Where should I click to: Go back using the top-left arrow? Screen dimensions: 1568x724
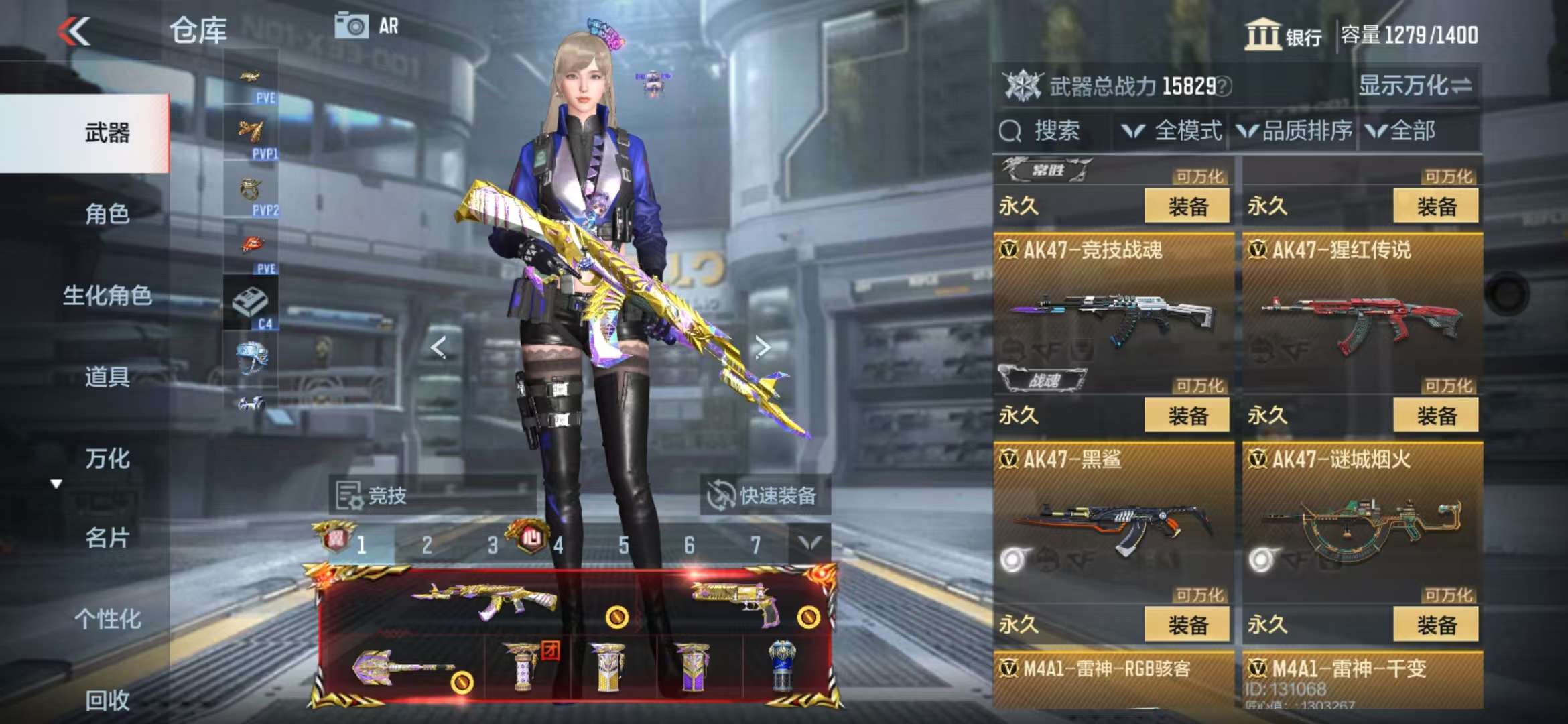point(74,31)
